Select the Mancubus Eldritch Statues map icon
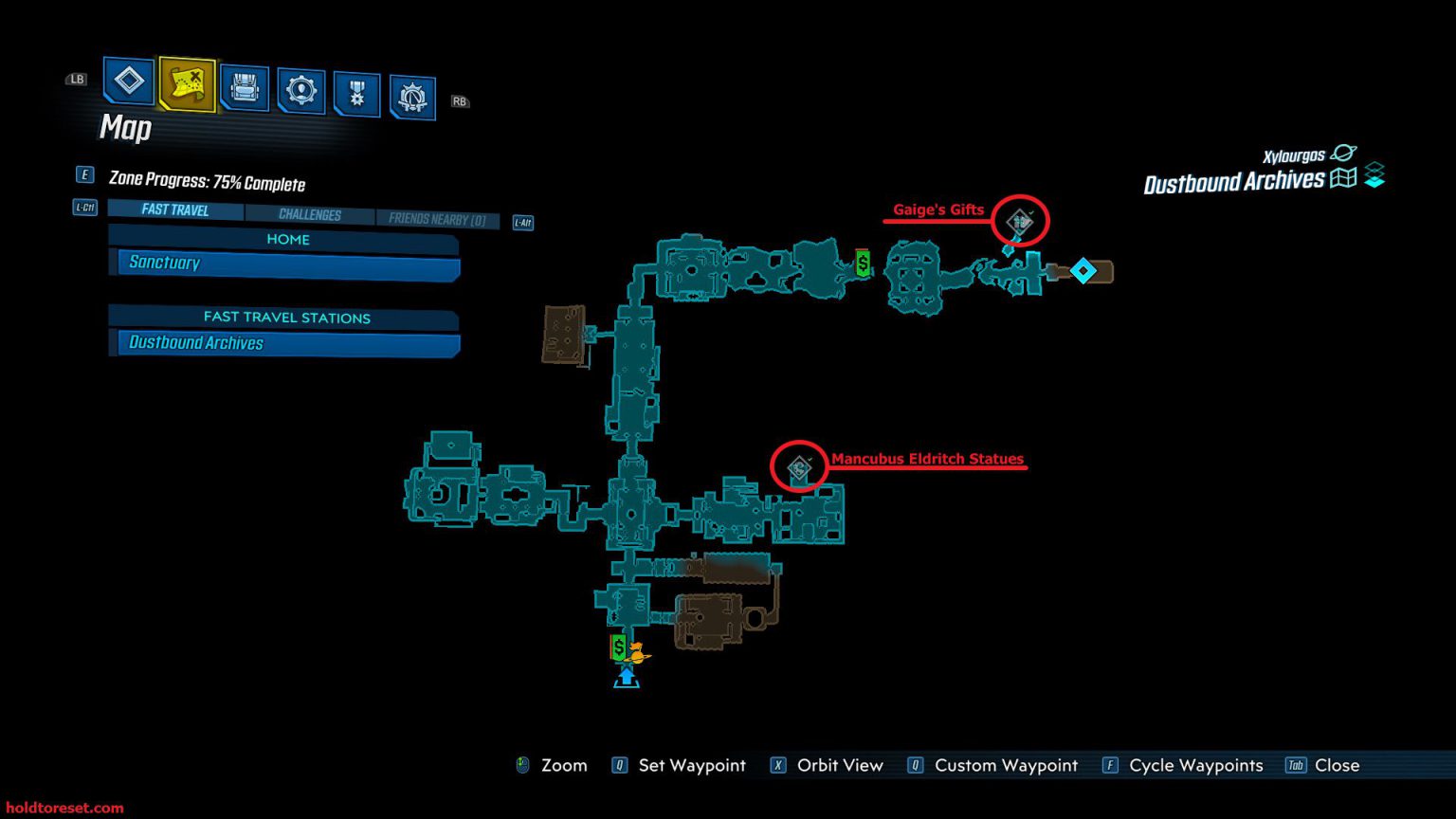This screenshot has width=1456, height=819. (799, 466)
